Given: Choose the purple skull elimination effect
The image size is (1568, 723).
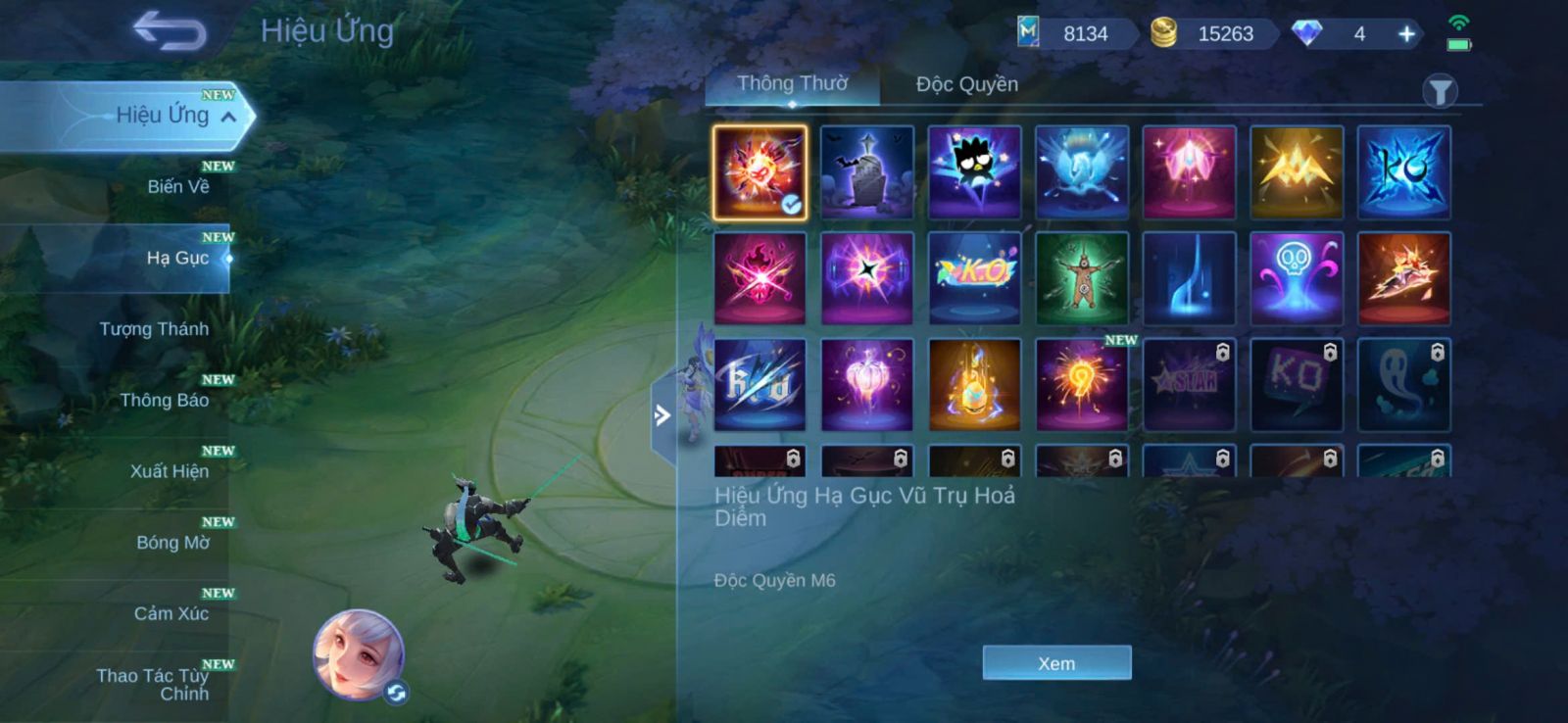Looking at the screenshot, I should 1296,278.
